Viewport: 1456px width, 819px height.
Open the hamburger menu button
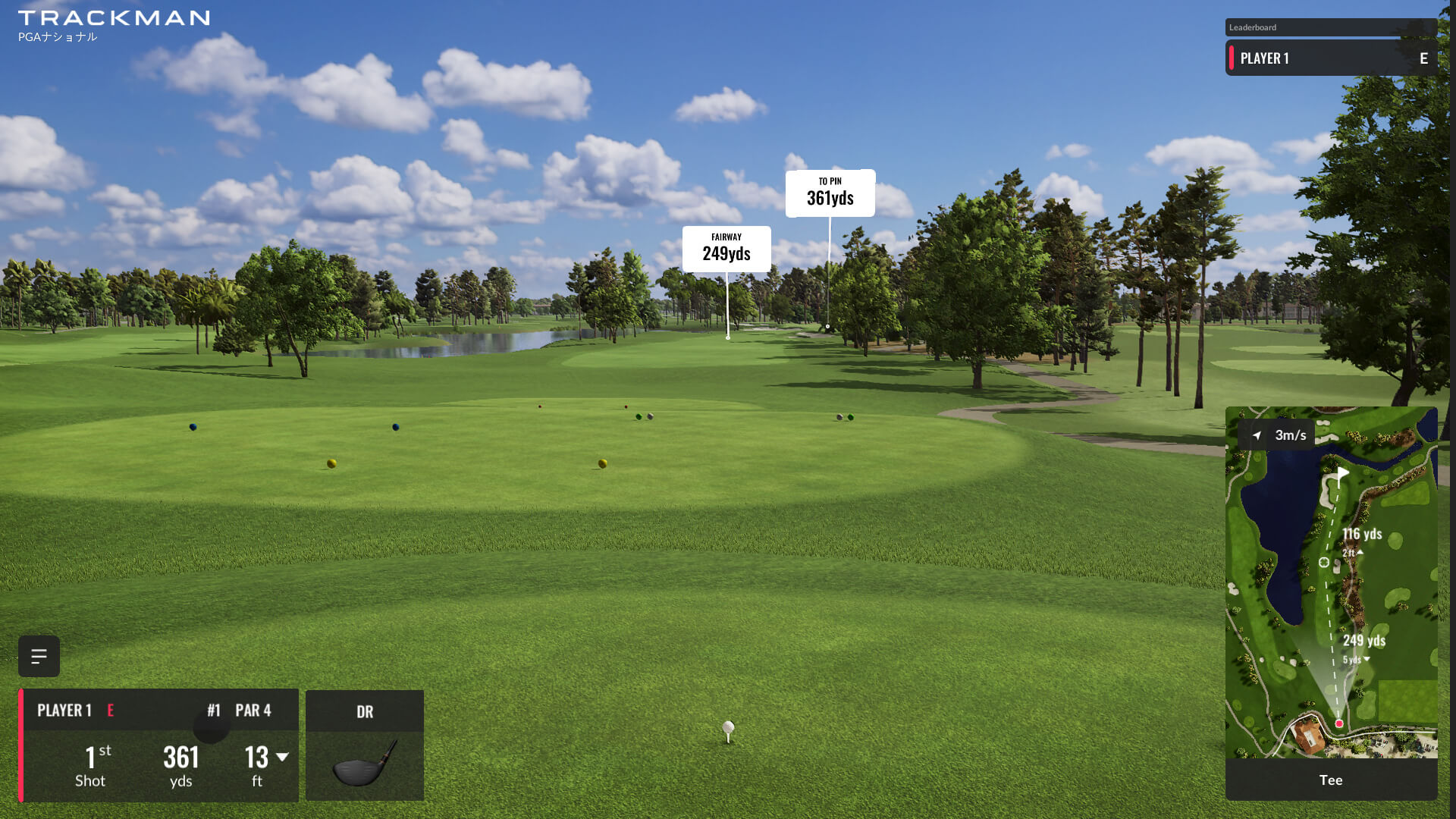click(39, 656)
